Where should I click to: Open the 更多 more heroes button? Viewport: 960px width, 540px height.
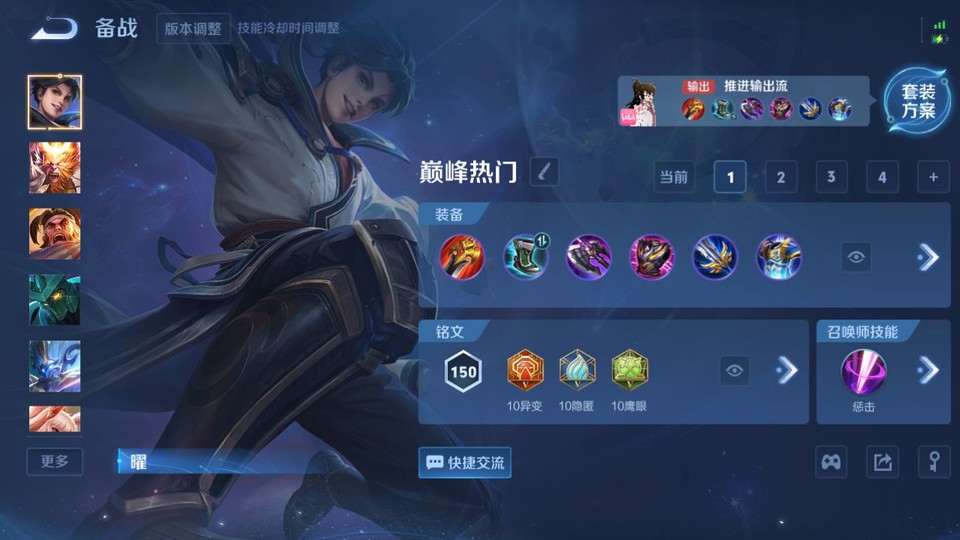[x=55, y=461]
